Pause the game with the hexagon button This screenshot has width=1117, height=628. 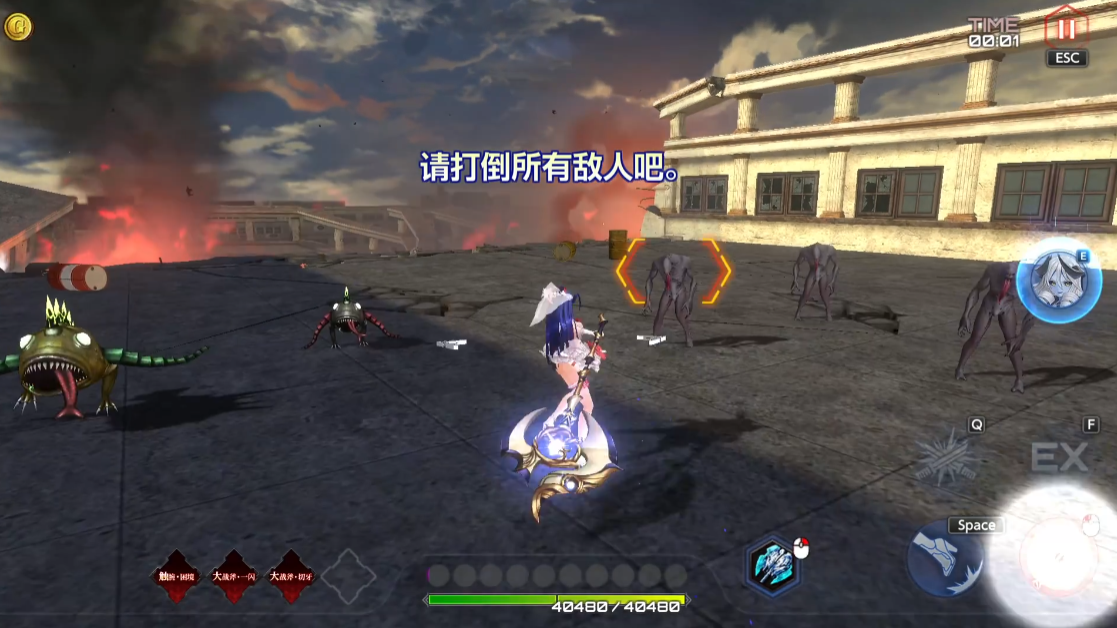coord(1066,27)
